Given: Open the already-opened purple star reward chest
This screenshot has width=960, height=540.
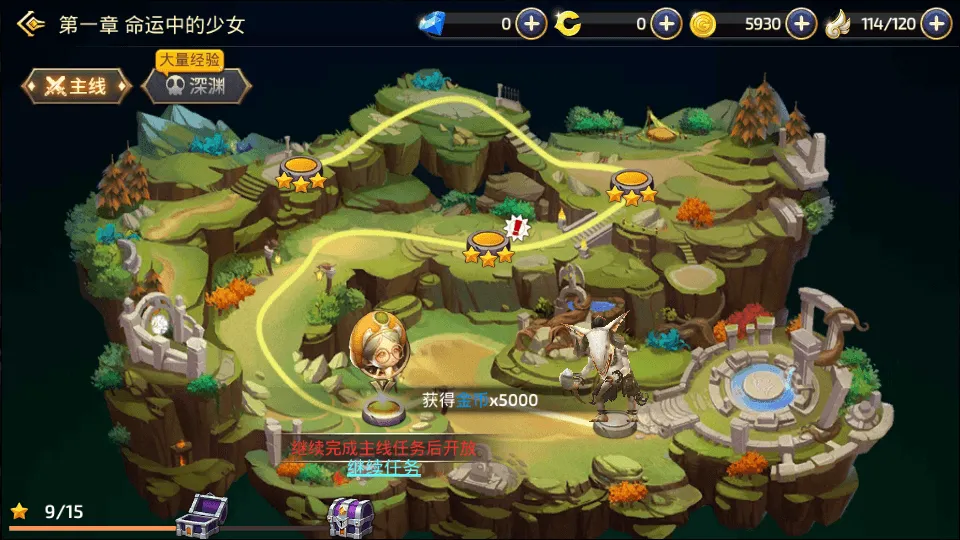Looking at the screenshot, I should click(x=201, y=515).
